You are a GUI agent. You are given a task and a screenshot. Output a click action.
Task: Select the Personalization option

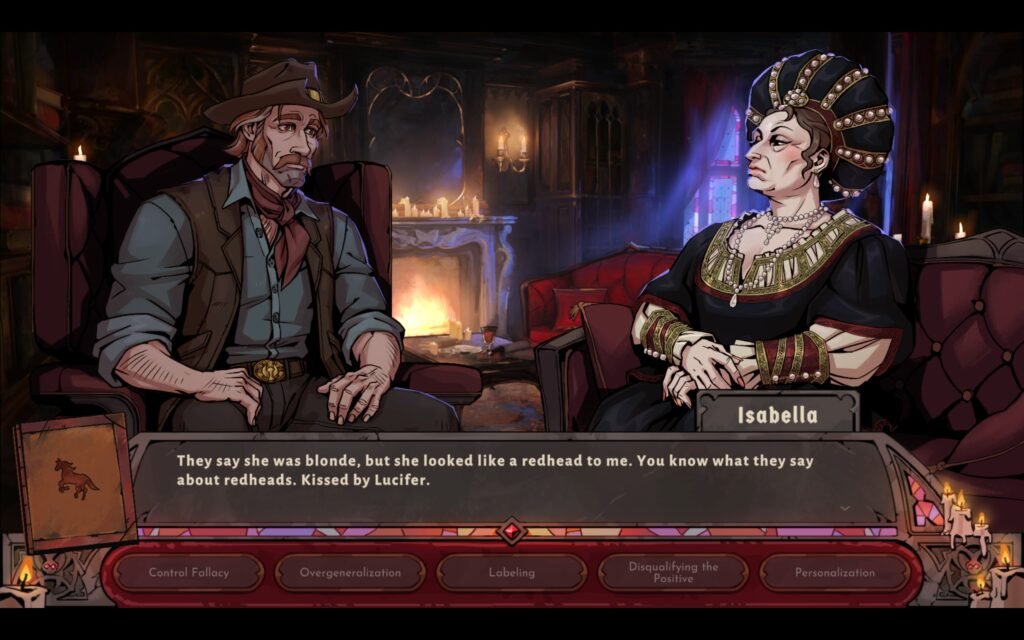[835, 573]
